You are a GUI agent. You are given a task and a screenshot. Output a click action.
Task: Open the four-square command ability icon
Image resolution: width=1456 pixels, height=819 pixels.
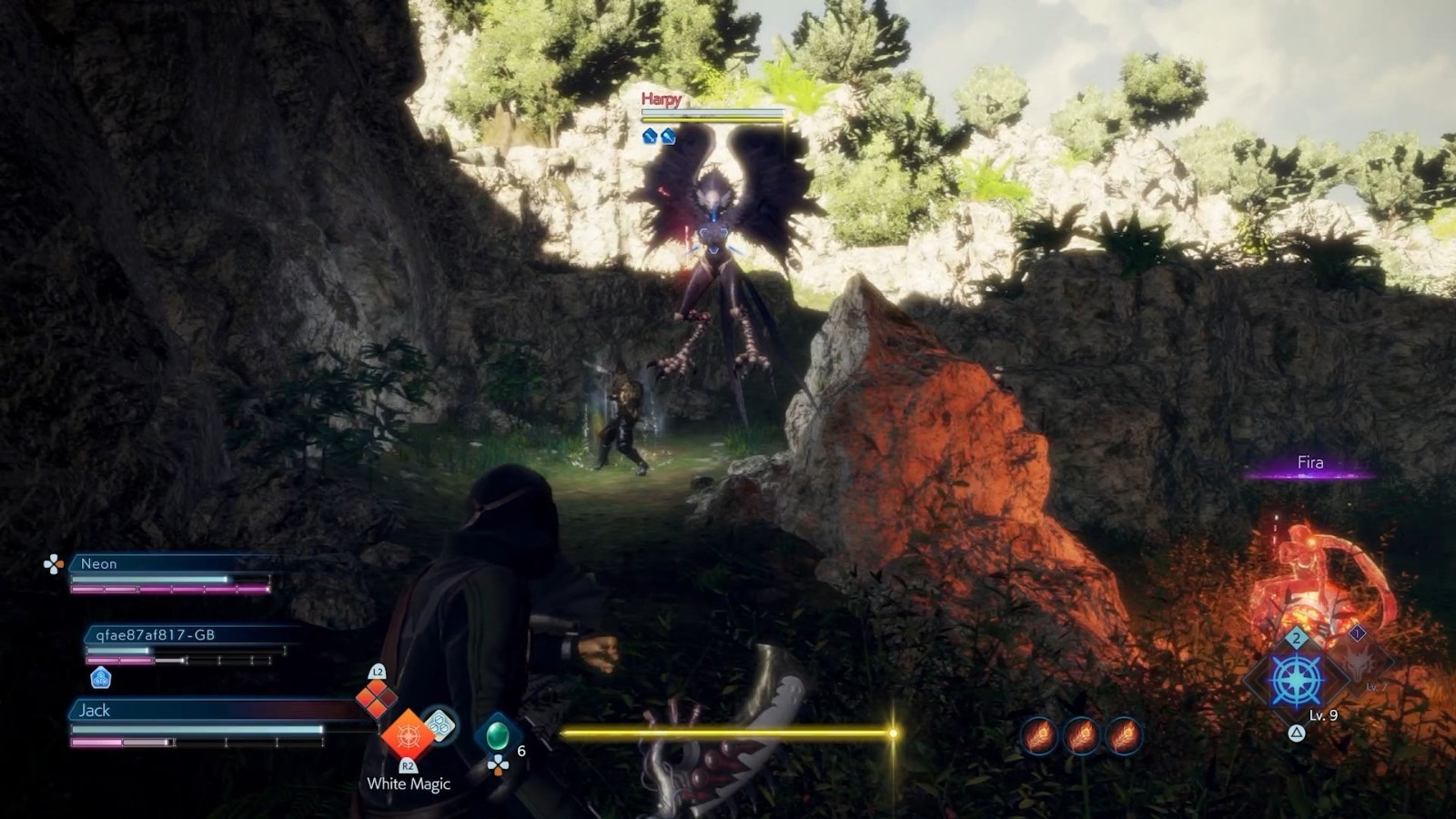[376, 698]
